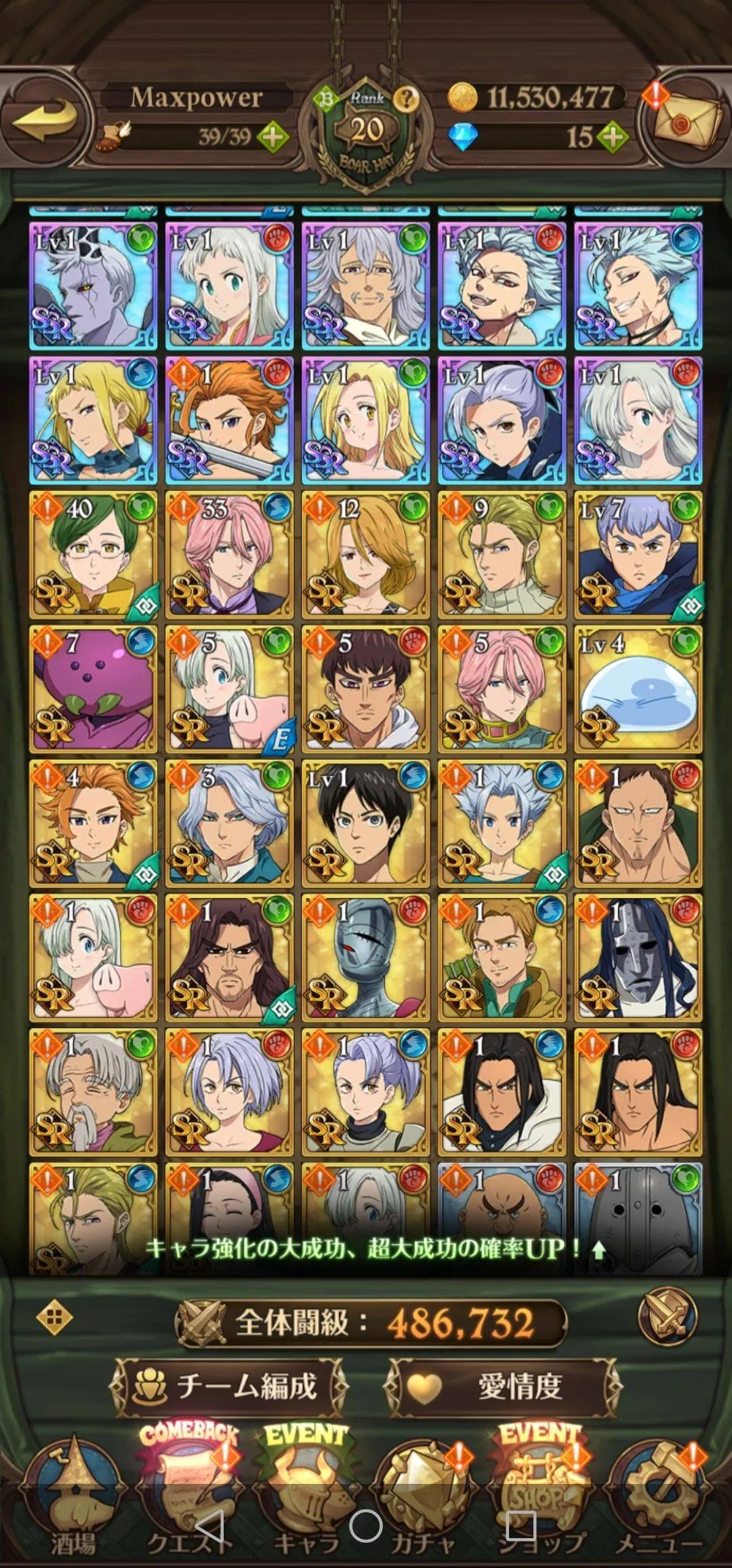Screen dimensions: 732x1568
Task: Add stamina with the green plus
Action: pyautogui.click(x=272, y=138)
